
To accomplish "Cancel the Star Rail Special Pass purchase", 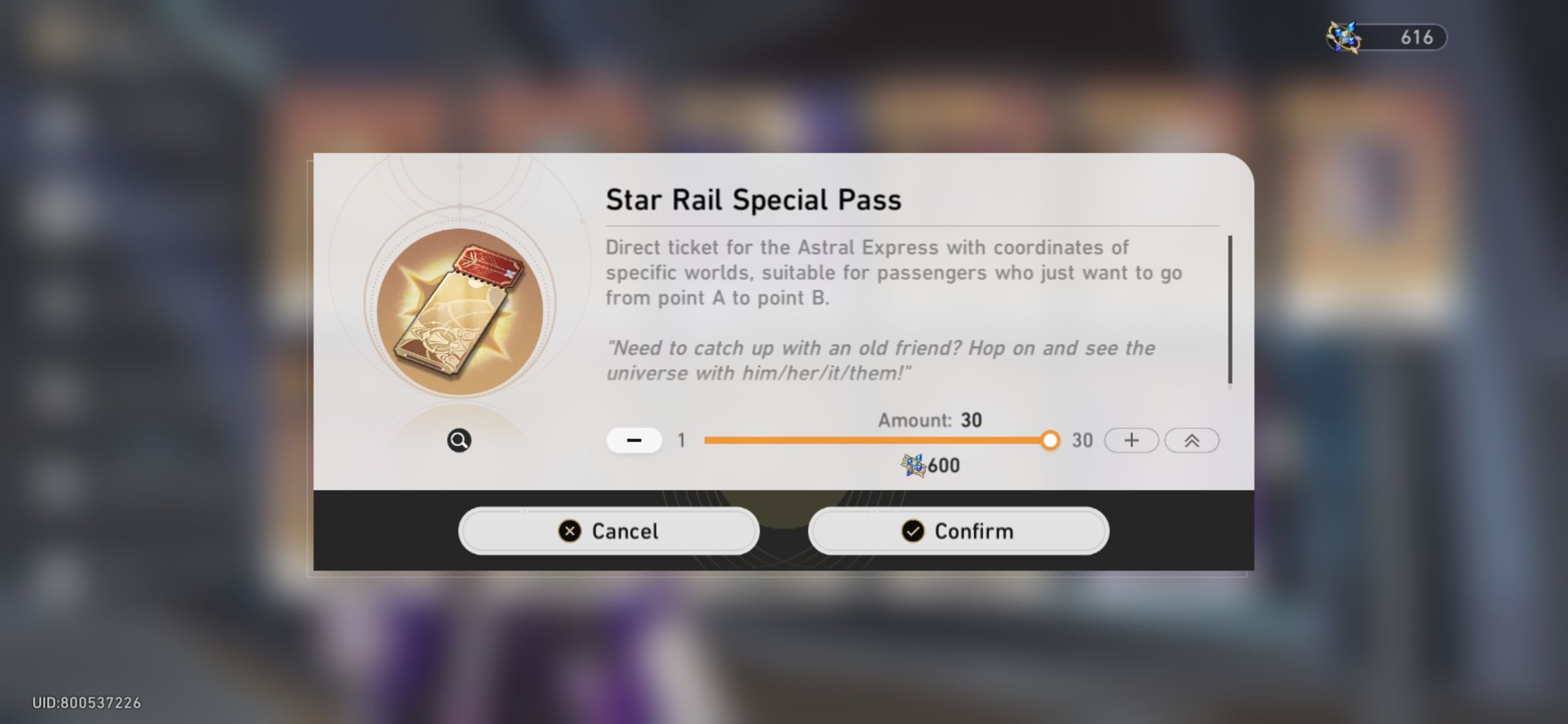I will (608, 530).
